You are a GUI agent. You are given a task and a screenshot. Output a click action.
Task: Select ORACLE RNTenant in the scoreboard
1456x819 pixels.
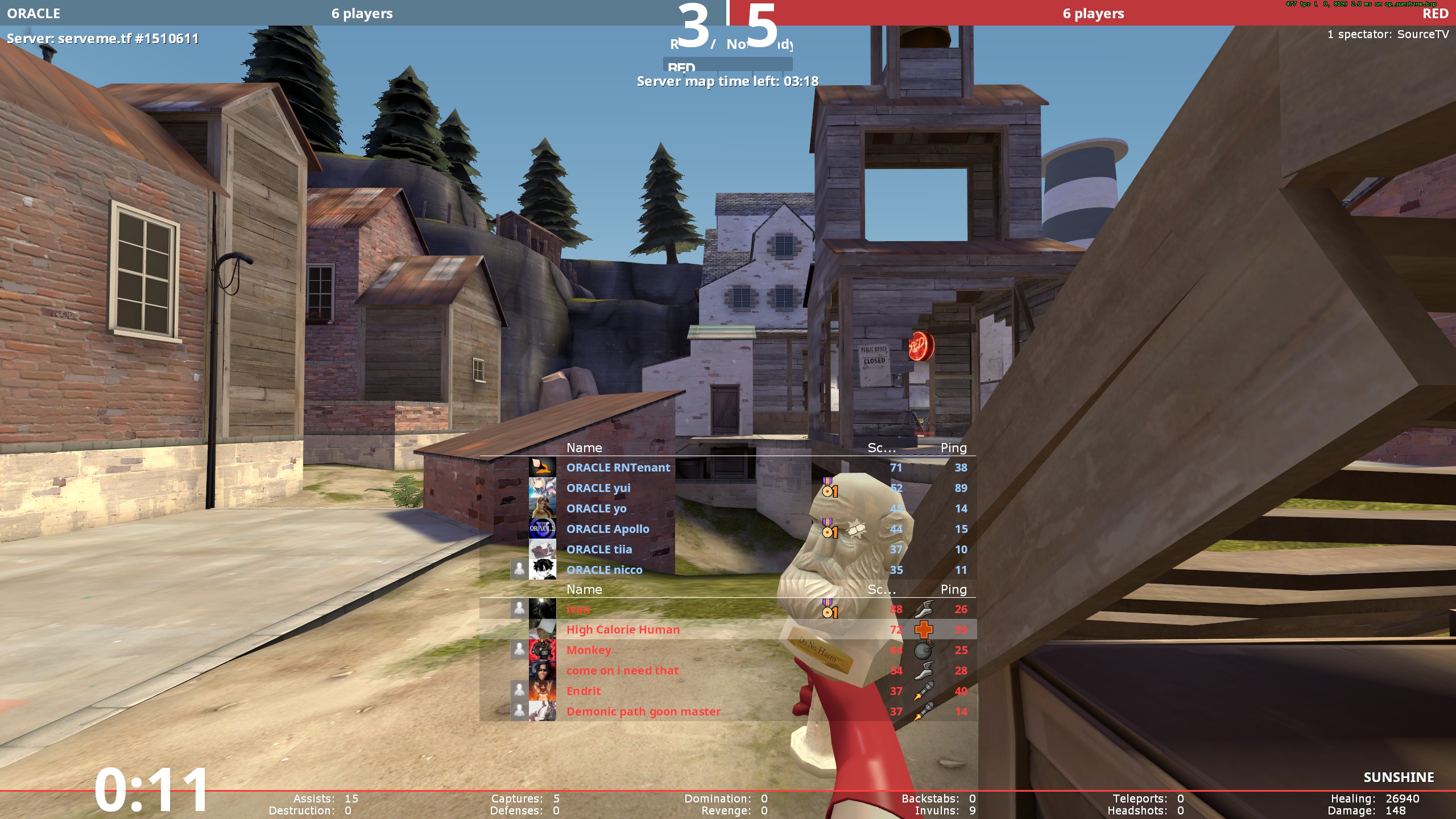click(618, 468)
